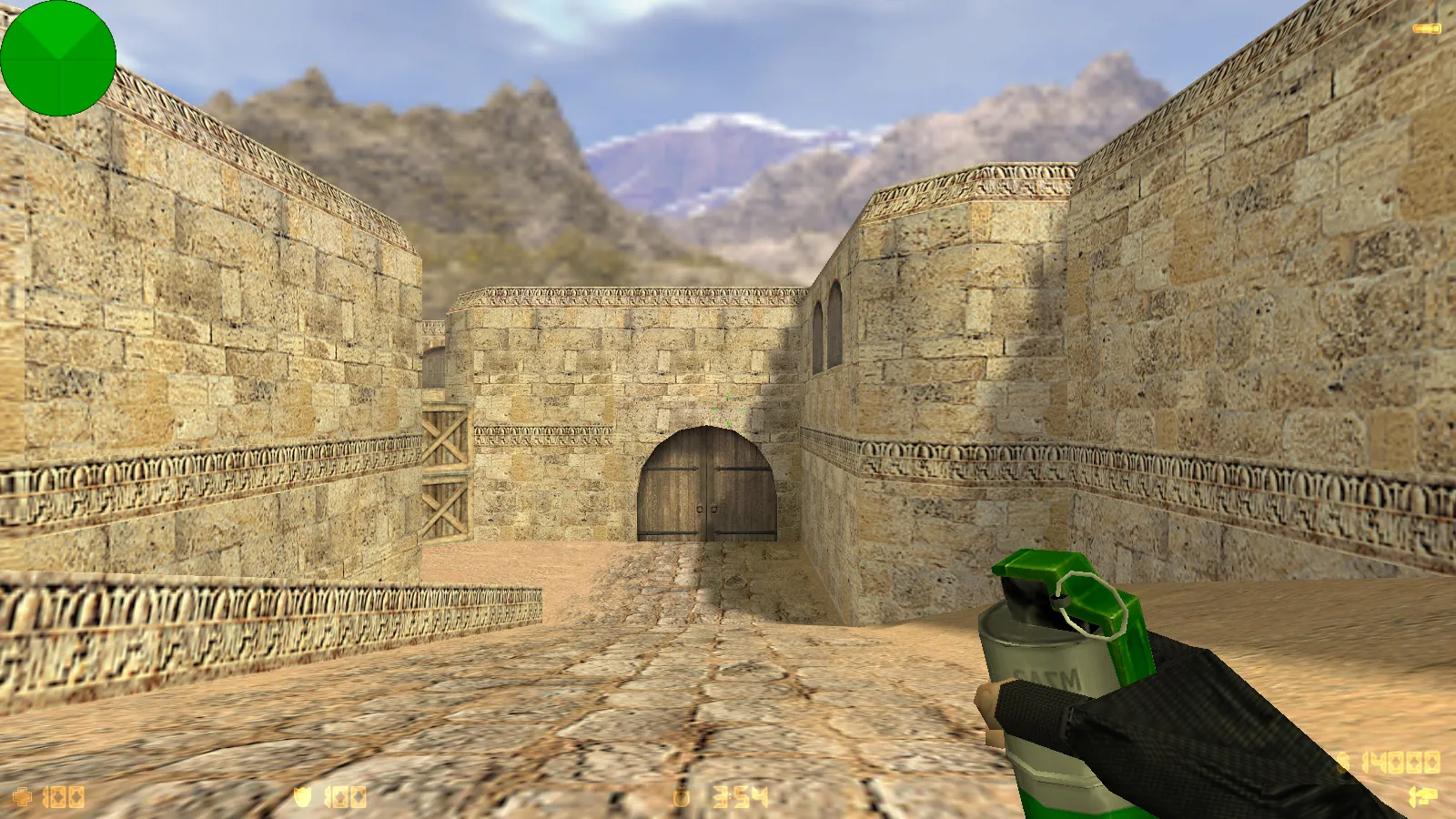
Task: Click the green circular radar
Action: 58,58
